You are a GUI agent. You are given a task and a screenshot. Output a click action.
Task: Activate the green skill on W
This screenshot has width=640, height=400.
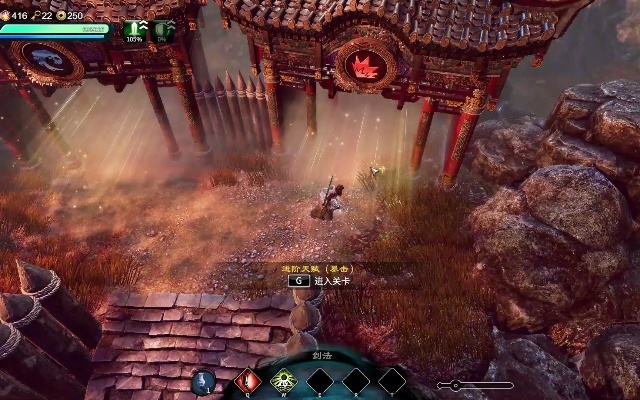coord(282,380)
